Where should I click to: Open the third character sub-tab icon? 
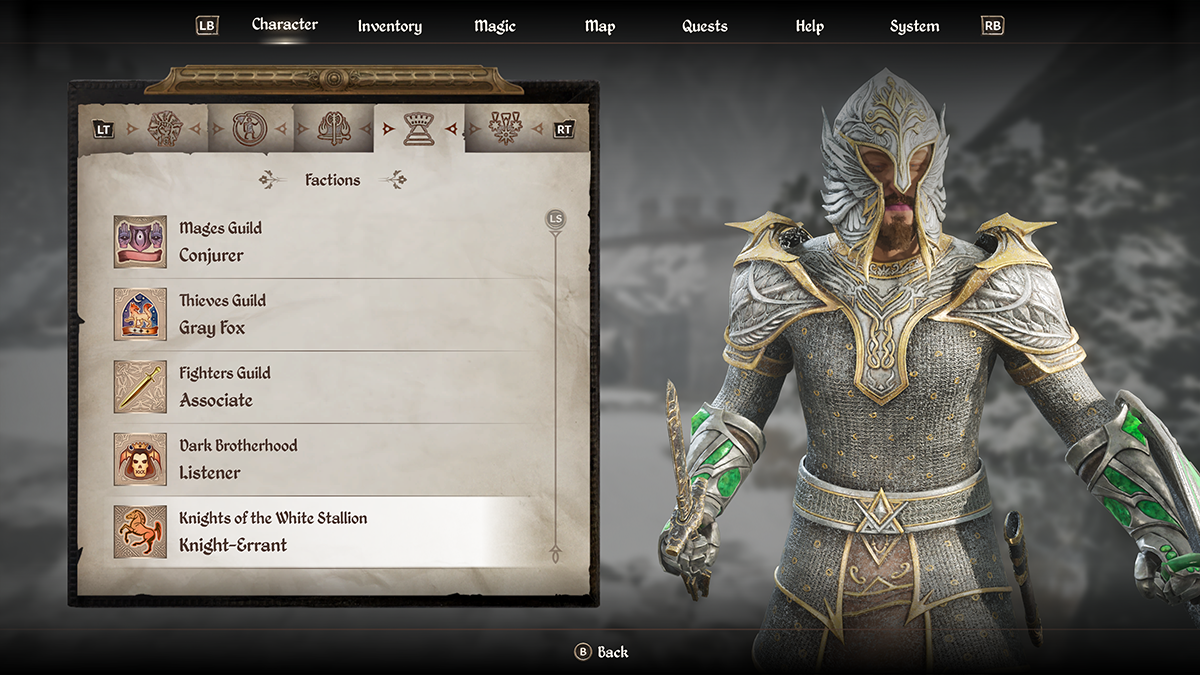(x=332, y=129)
